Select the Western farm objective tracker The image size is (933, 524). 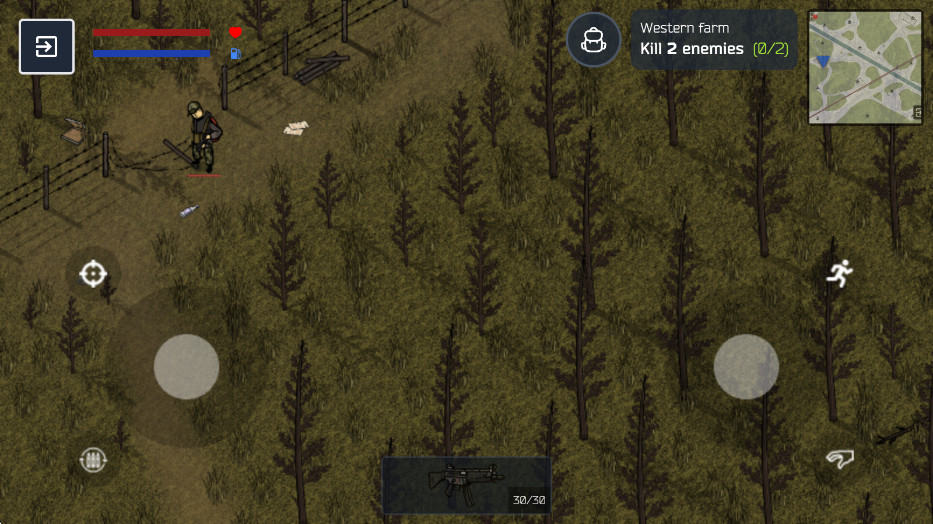pos(713,40)
